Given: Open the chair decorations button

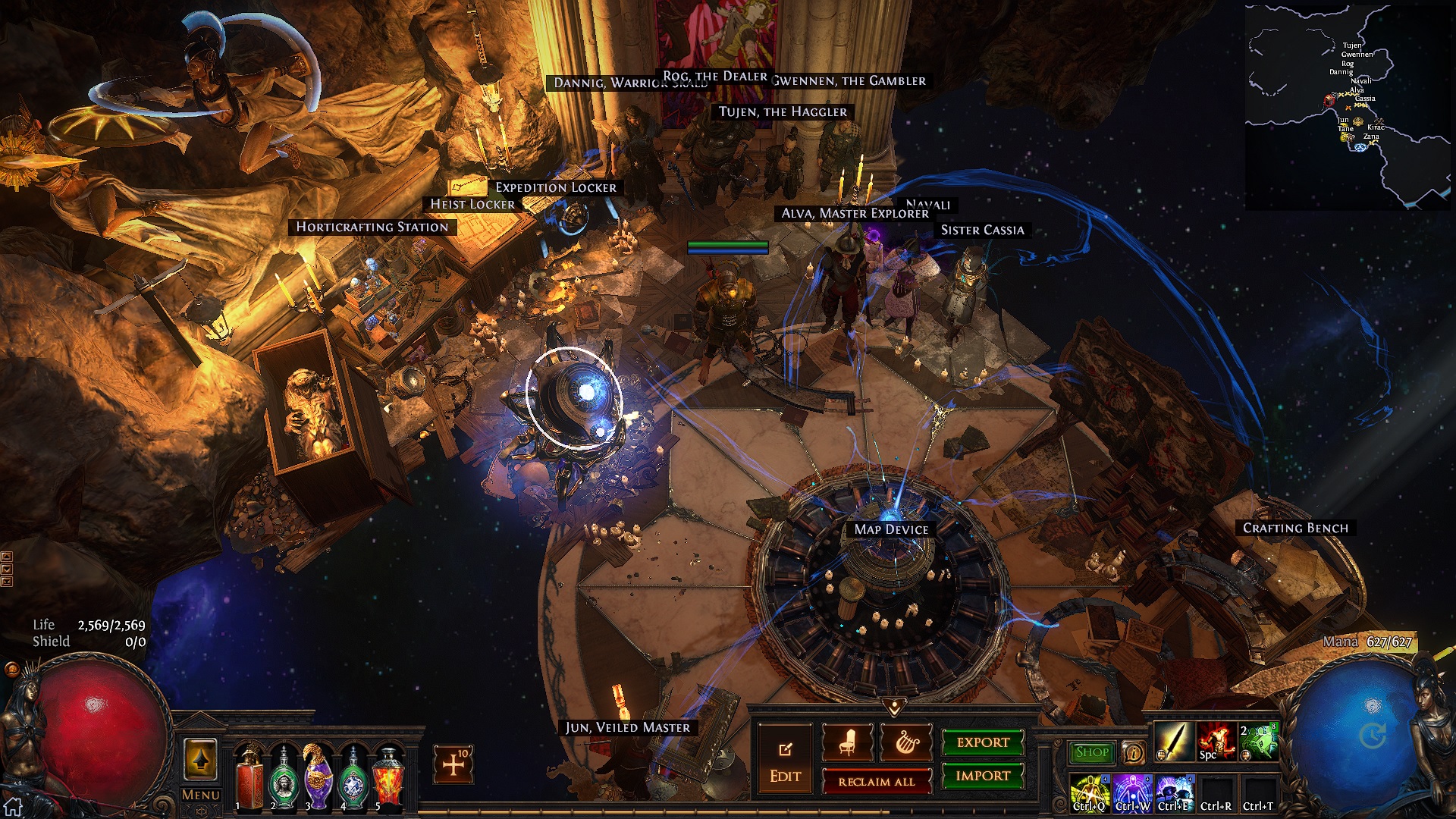Looking at the screenshot, I should click(x=847, y=743).
